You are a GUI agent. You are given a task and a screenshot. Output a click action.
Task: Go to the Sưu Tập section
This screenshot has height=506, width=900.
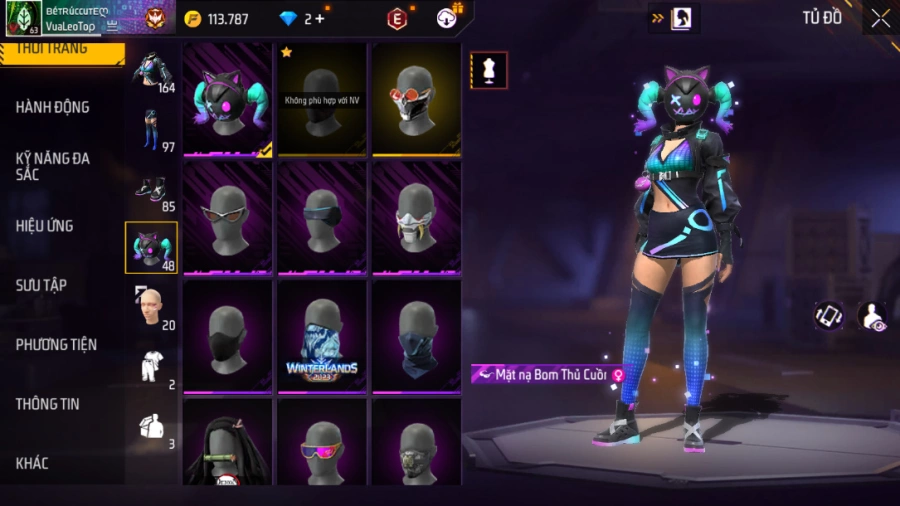point(42,285)
